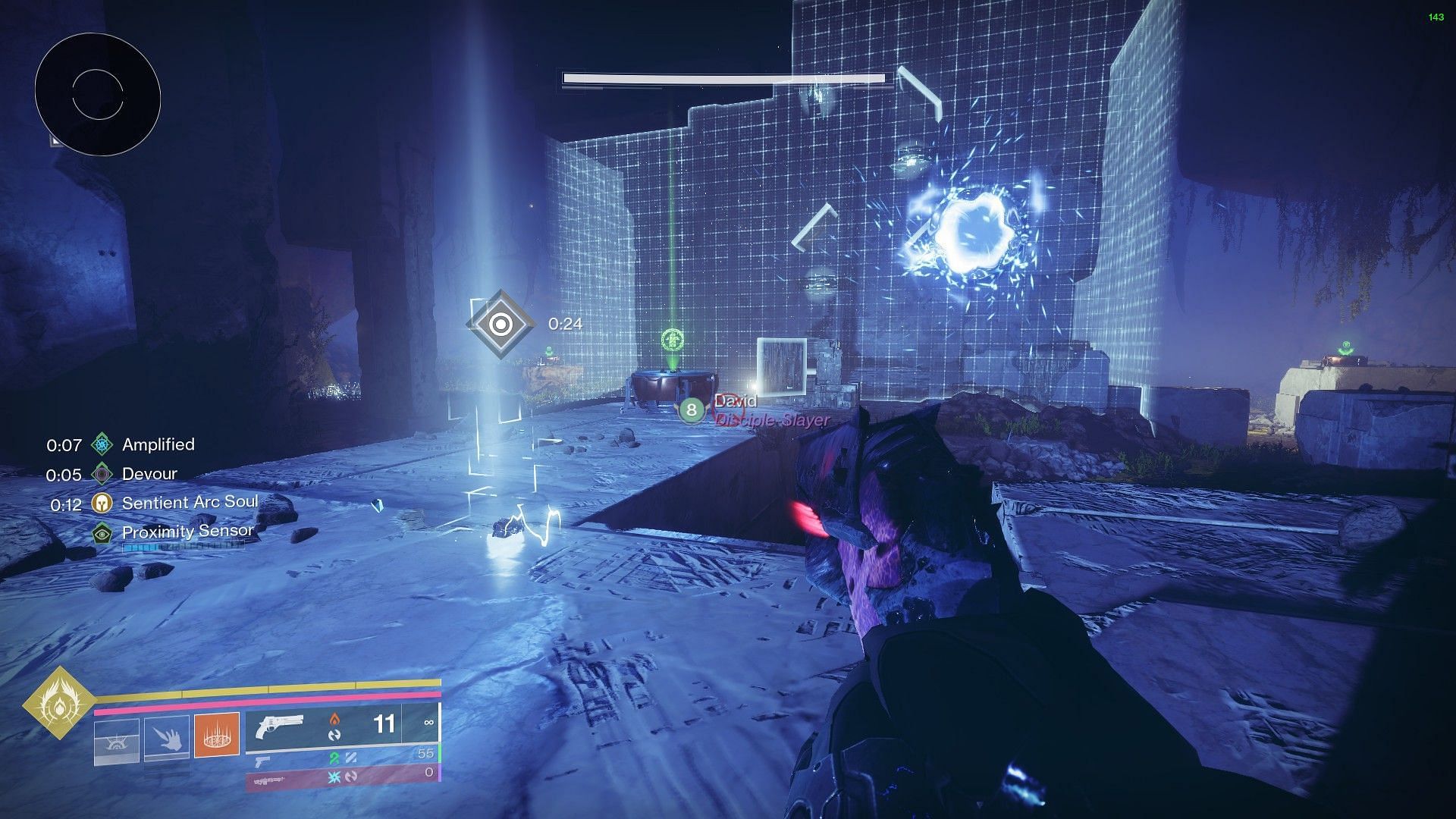Choose the purple heavy weapon slot
This screenshot has height=819, width=1456.
(273, 780)
